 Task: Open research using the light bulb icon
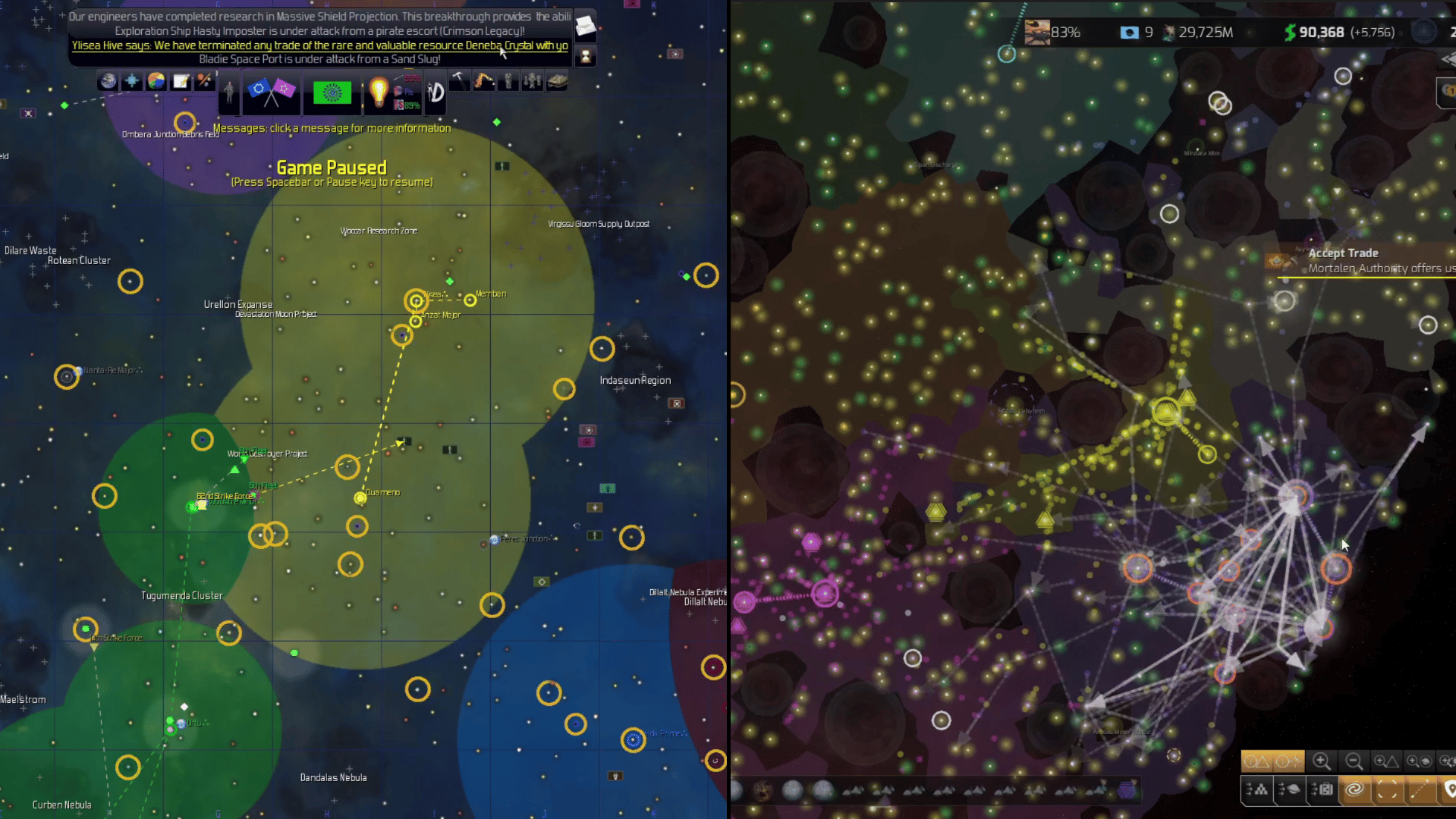point(379,93)
